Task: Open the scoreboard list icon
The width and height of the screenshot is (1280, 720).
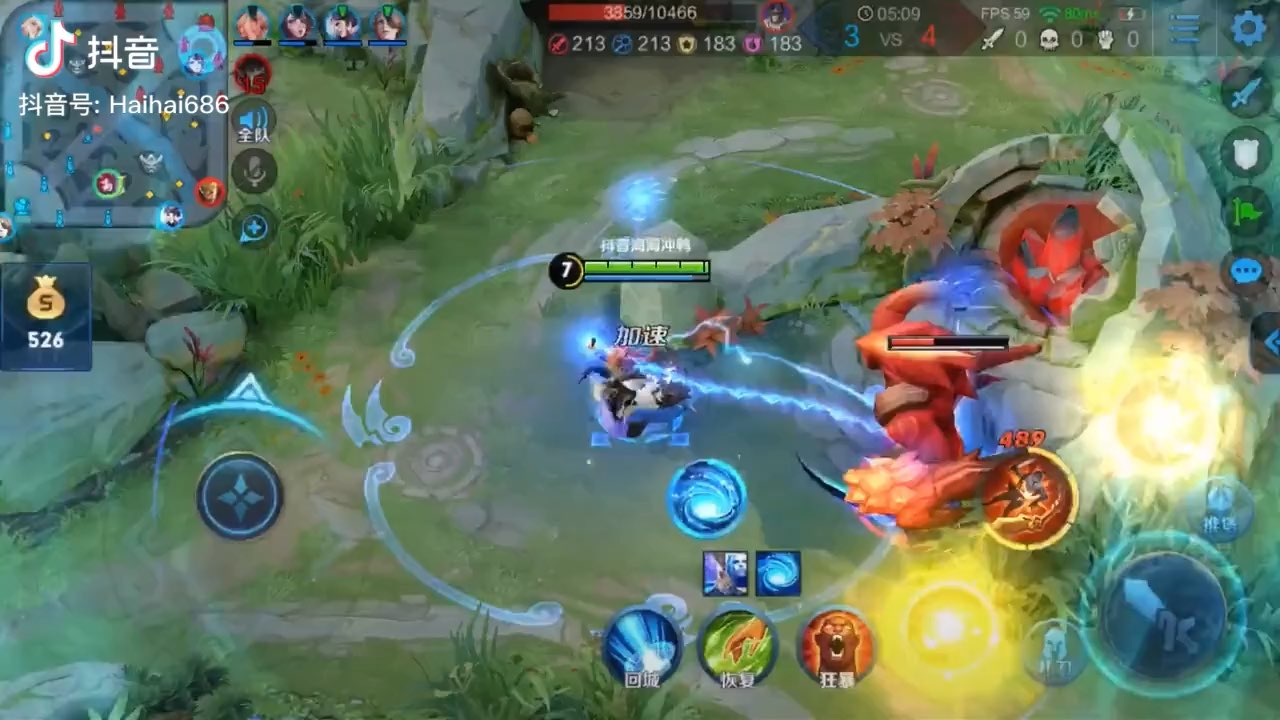Action: click(x=1185, y=28)
